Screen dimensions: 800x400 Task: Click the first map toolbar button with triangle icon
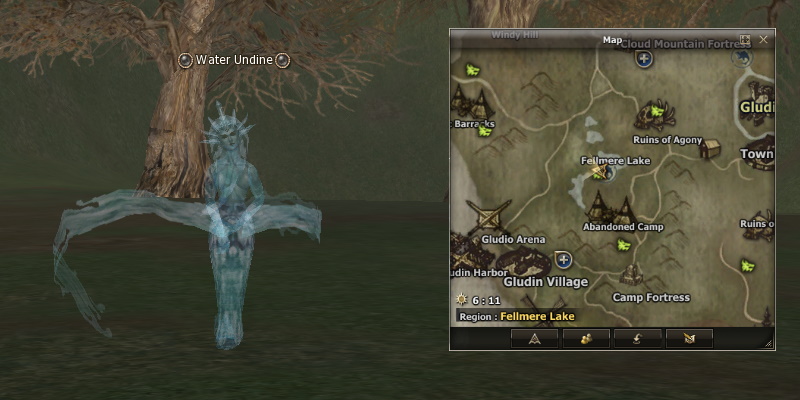click(x=535, y=339)
